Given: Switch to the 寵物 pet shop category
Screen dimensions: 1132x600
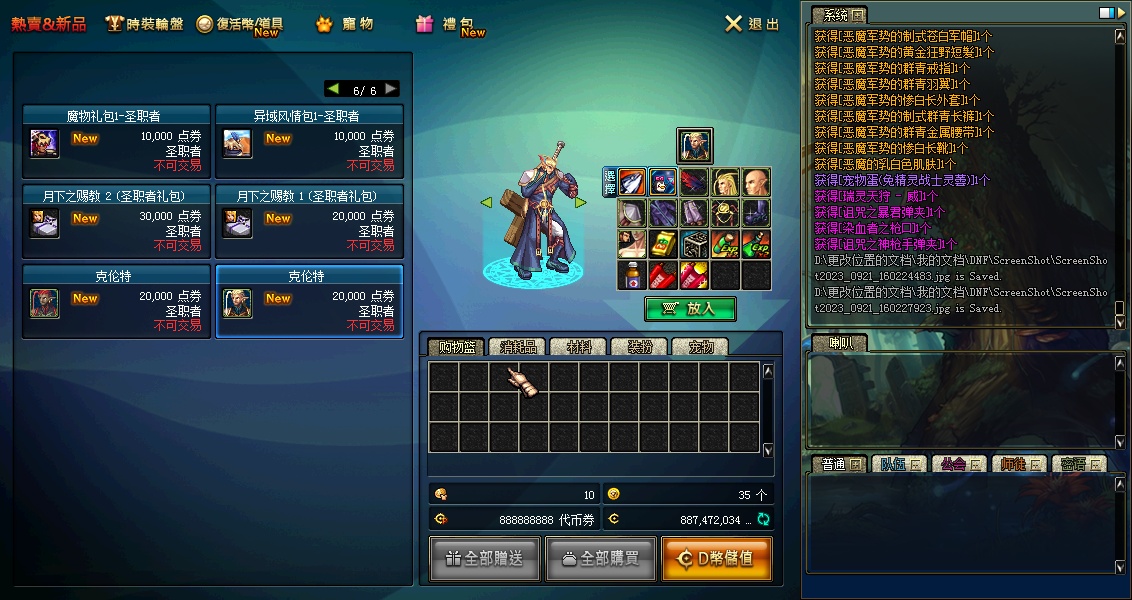Looking at the screenshot, I should pyautogui.click(x=345, y=24).
